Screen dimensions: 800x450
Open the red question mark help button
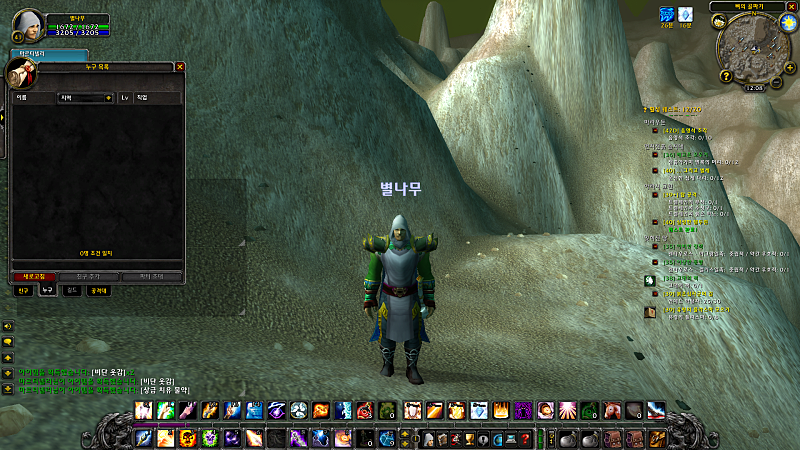[524, 439]
